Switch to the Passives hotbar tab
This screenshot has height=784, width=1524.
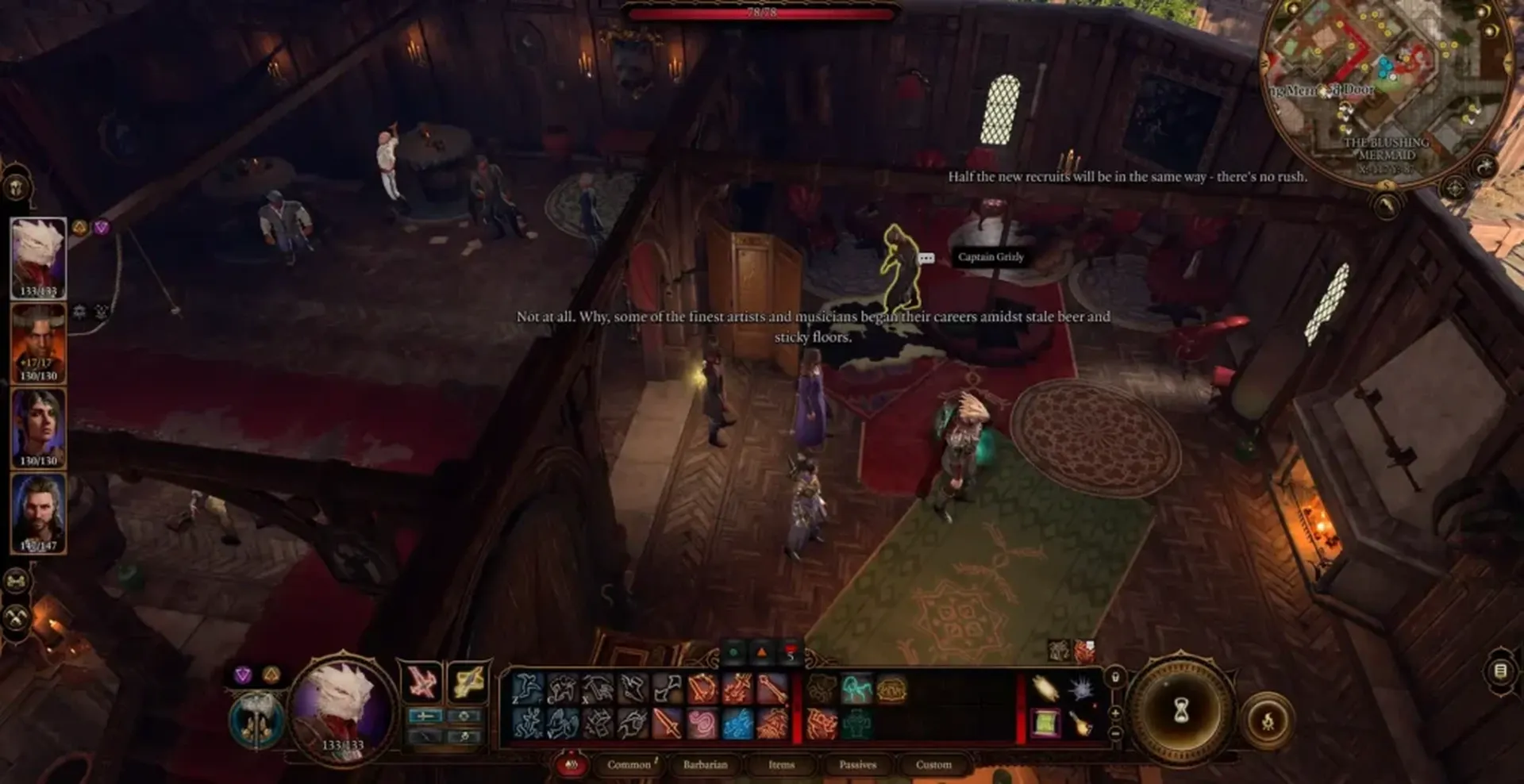point(858,767)
